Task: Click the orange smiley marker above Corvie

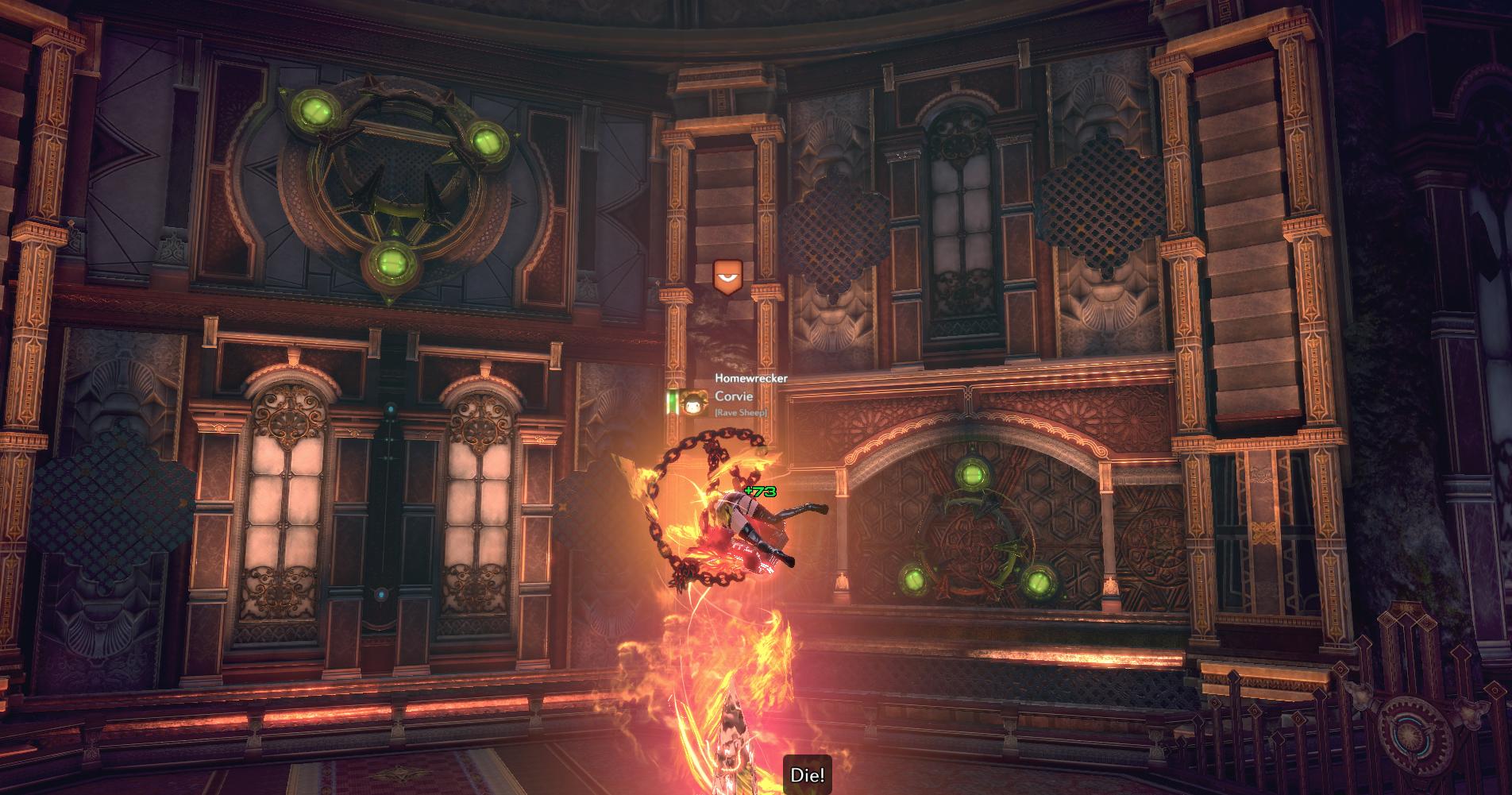Action: (x=727, y=277)
